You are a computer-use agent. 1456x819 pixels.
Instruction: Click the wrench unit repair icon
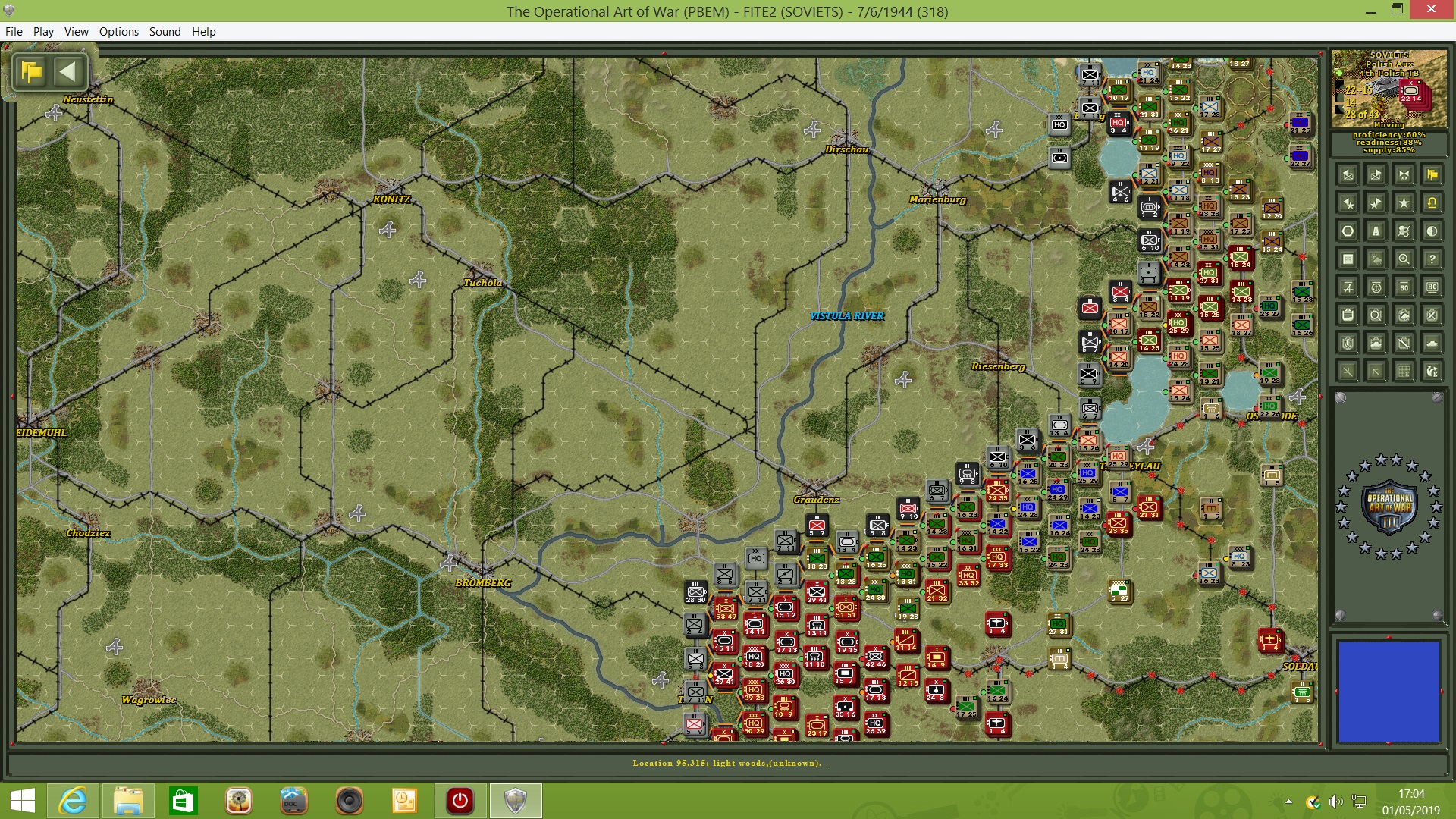[1404, 344]
